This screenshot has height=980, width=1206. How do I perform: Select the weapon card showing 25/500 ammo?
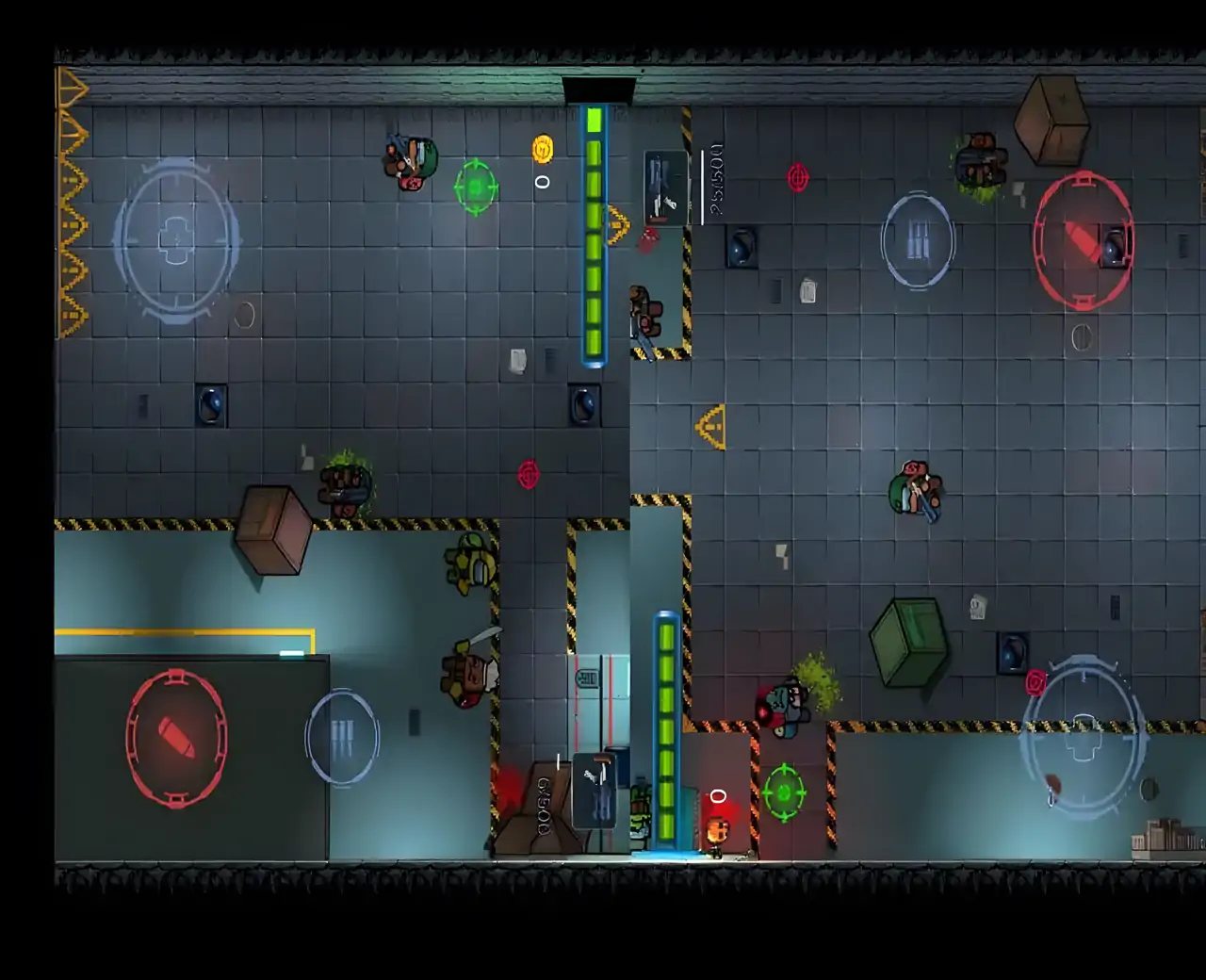tap(665, 188)
